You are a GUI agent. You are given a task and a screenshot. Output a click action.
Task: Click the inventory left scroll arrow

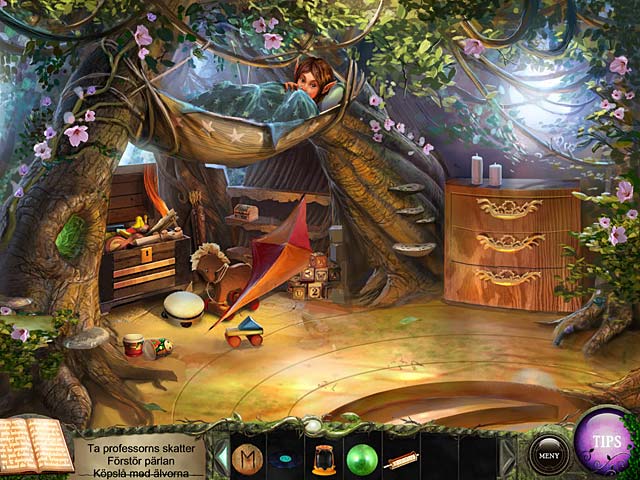click(221, 457)
